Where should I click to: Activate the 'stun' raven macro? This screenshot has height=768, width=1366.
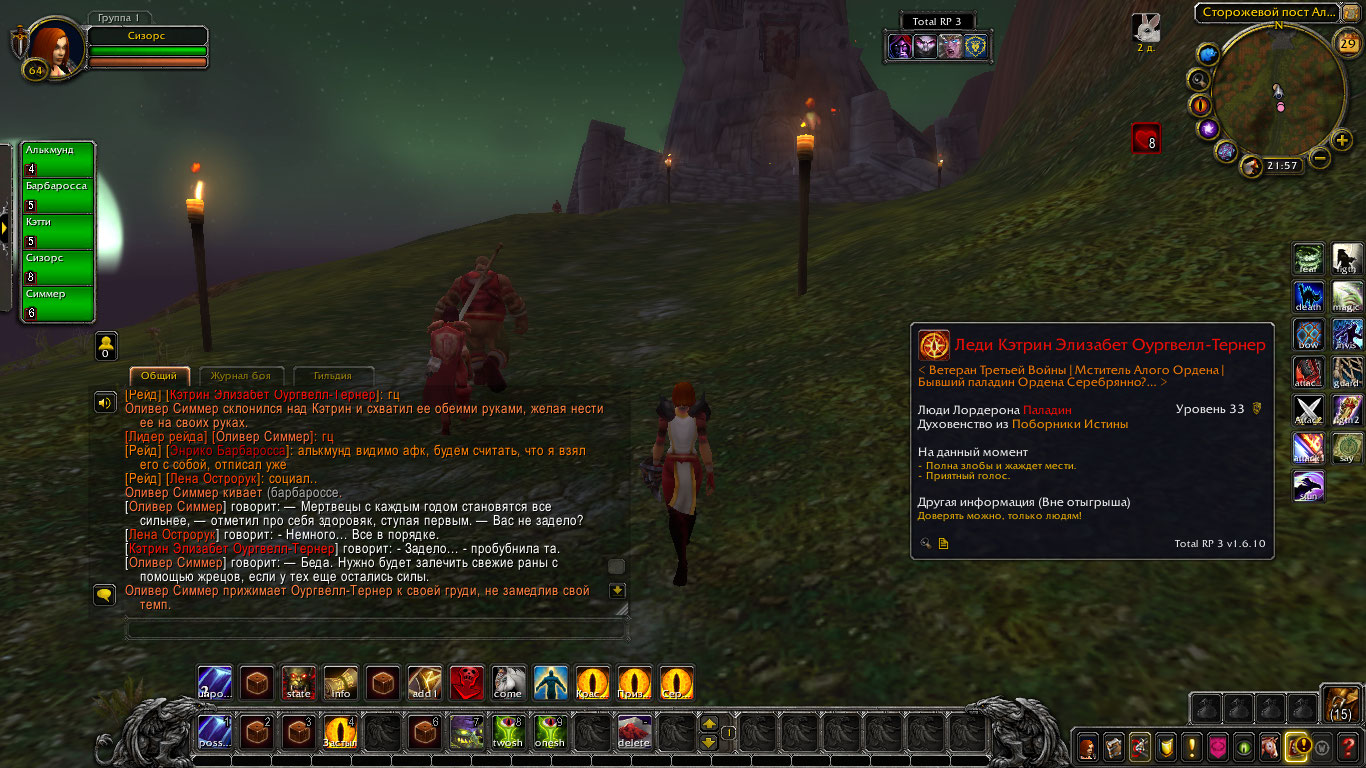click(1309, 486)
